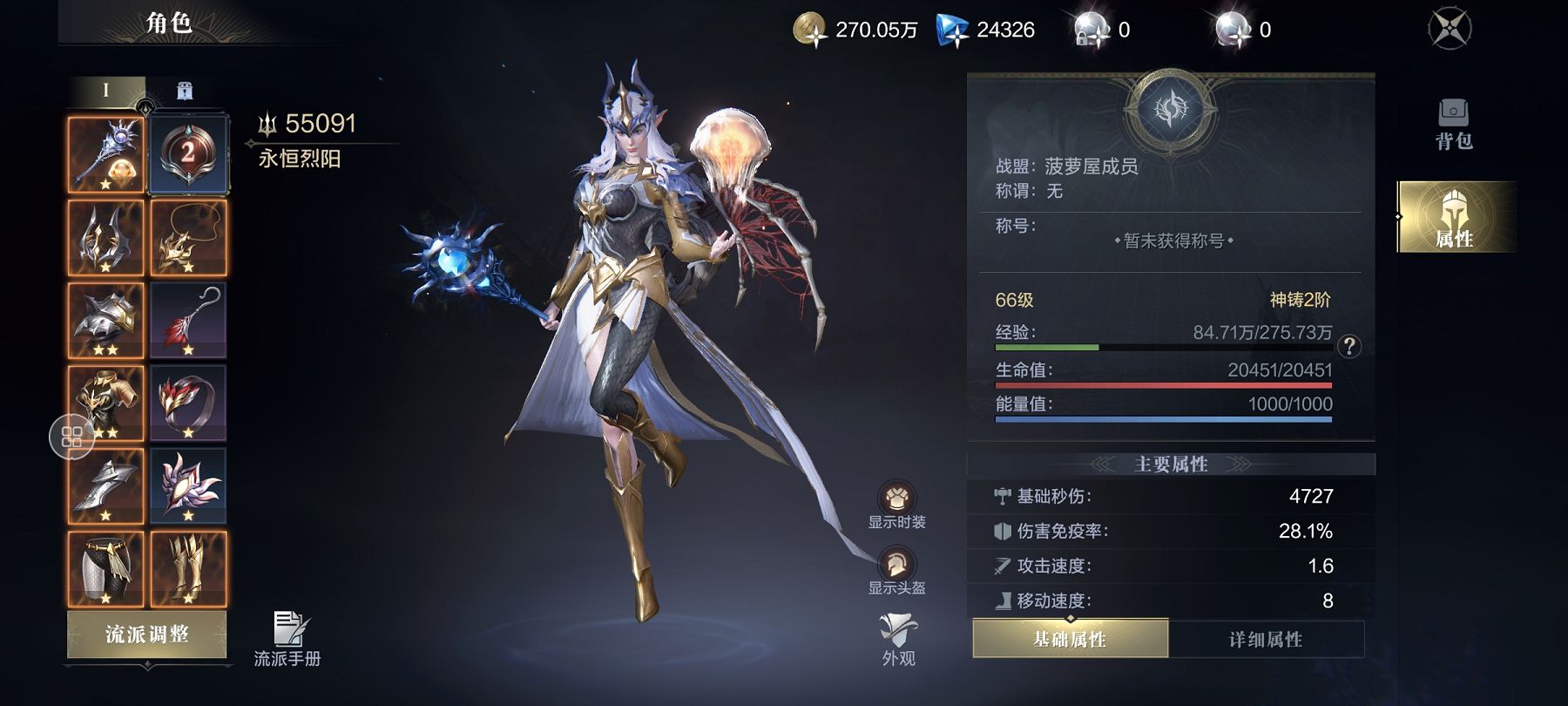
Task: Select the golden boots equipment slot
Action: tap(188, 568)
